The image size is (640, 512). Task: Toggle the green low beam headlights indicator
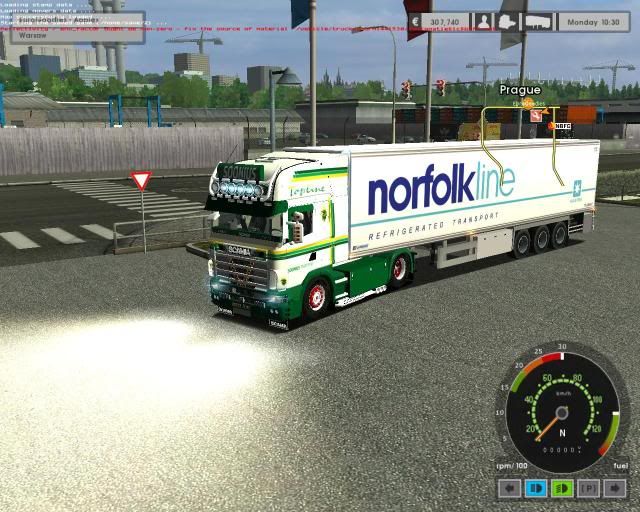coord(562,489)
